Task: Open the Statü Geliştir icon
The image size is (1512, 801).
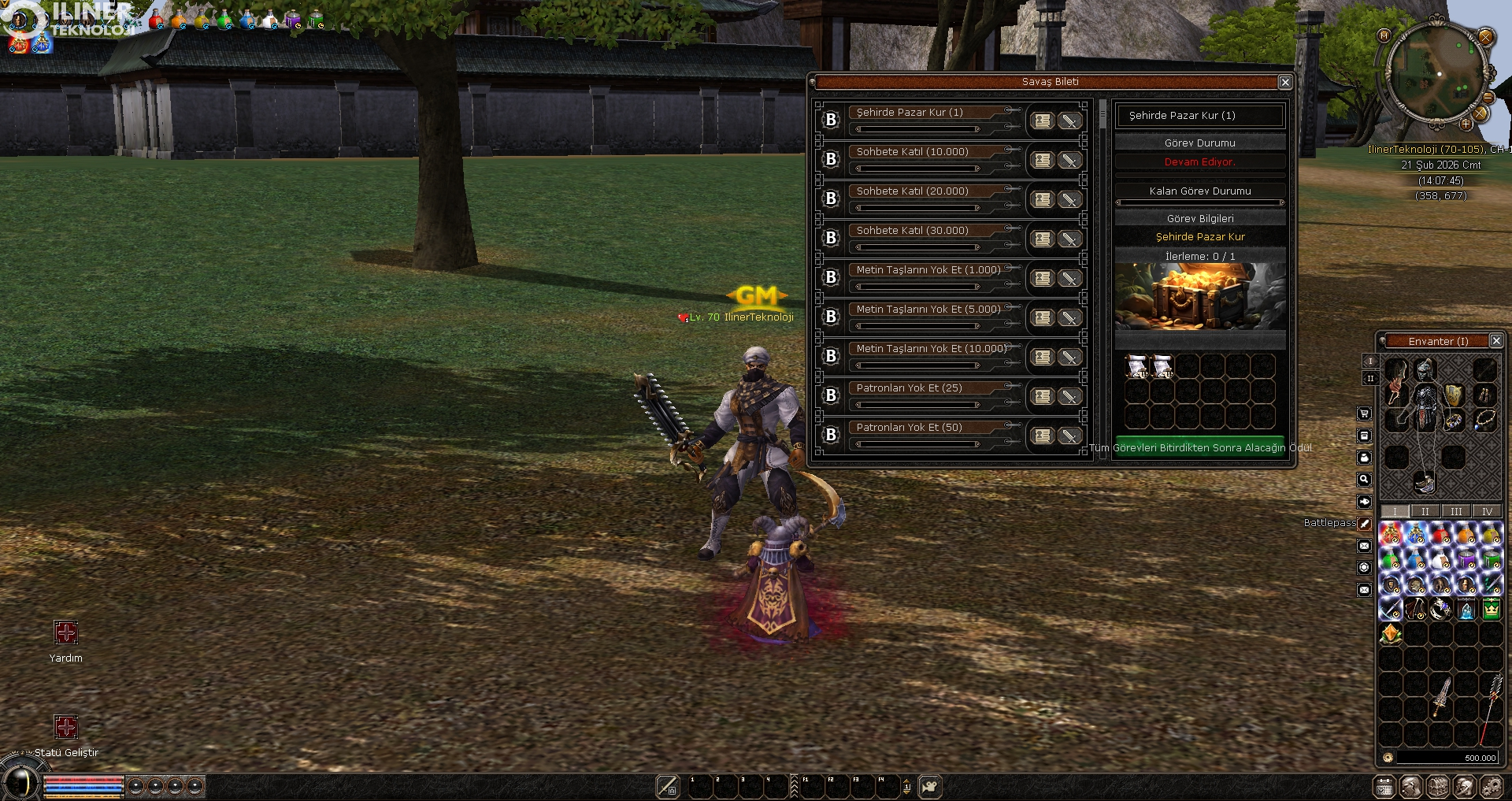Action: pyautogui.click(x=66, y=727)
